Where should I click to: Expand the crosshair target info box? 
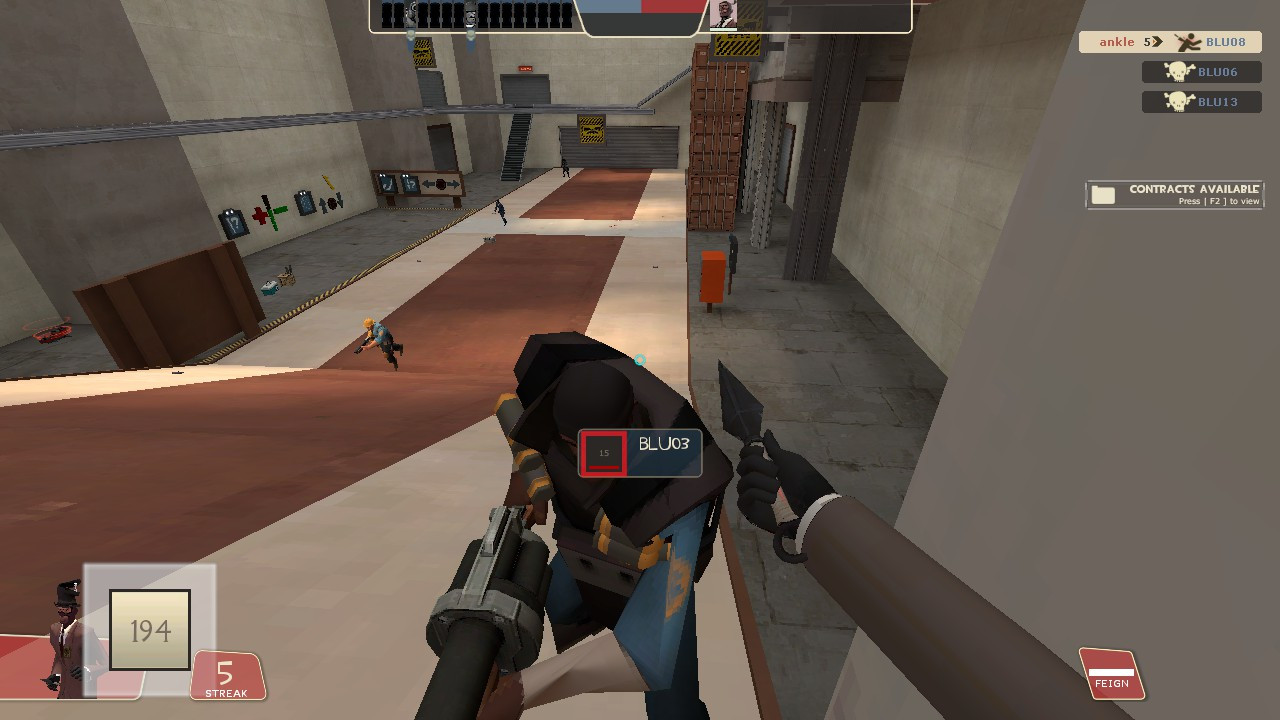640,453
